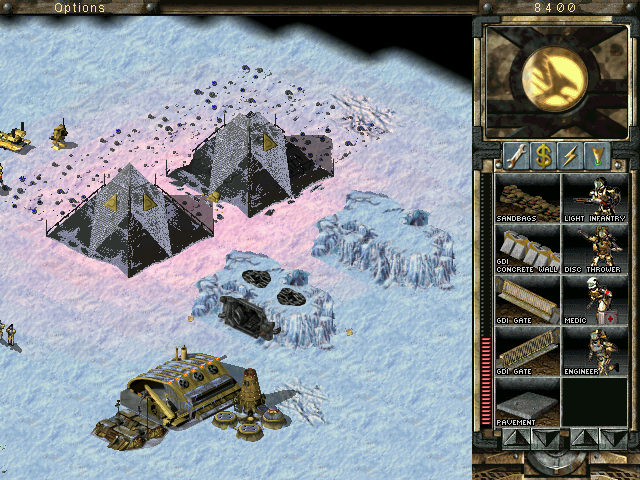Viewport: 640px width, 480px height.
Task: Queue an Engineer for training
Action: click(593, 352)
